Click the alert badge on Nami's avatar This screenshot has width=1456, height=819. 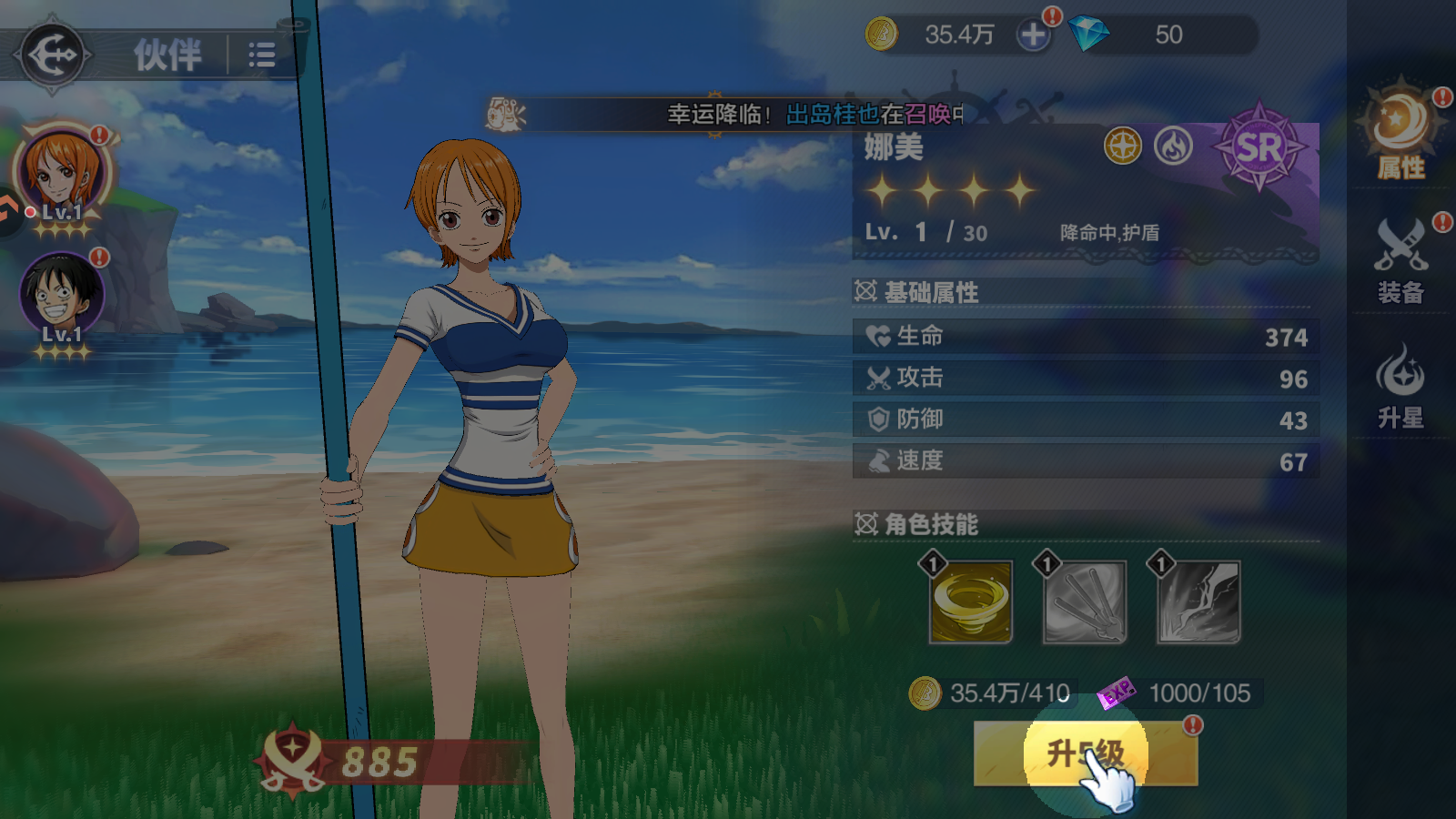click(97, 136)
